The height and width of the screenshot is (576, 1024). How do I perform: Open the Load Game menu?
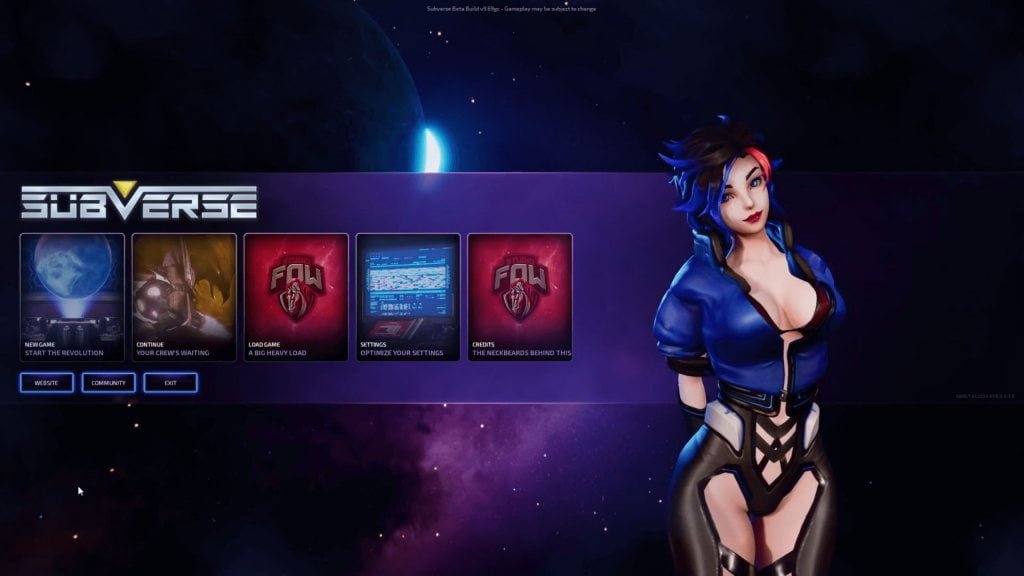[296, 296]
